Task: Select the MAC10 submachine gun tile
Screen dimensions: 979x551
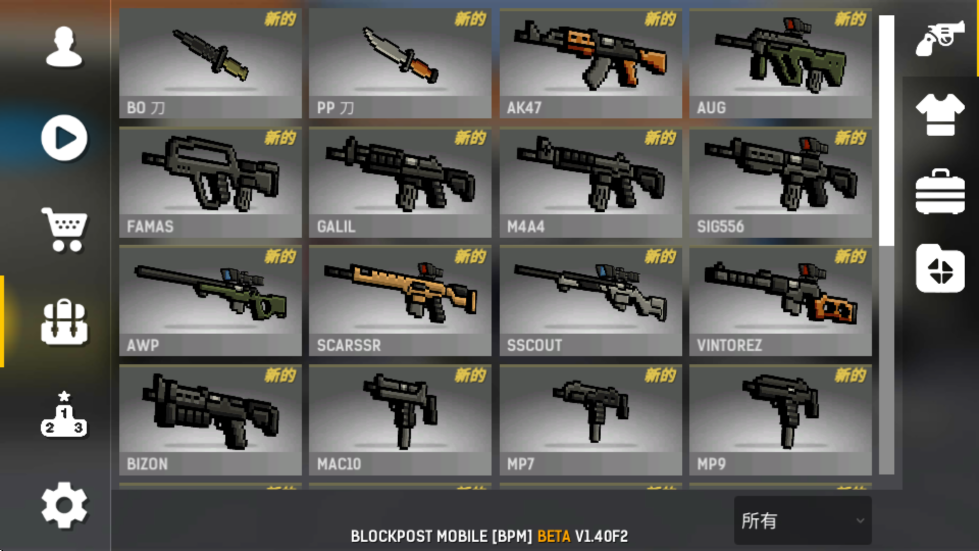Action: point(400,420)
